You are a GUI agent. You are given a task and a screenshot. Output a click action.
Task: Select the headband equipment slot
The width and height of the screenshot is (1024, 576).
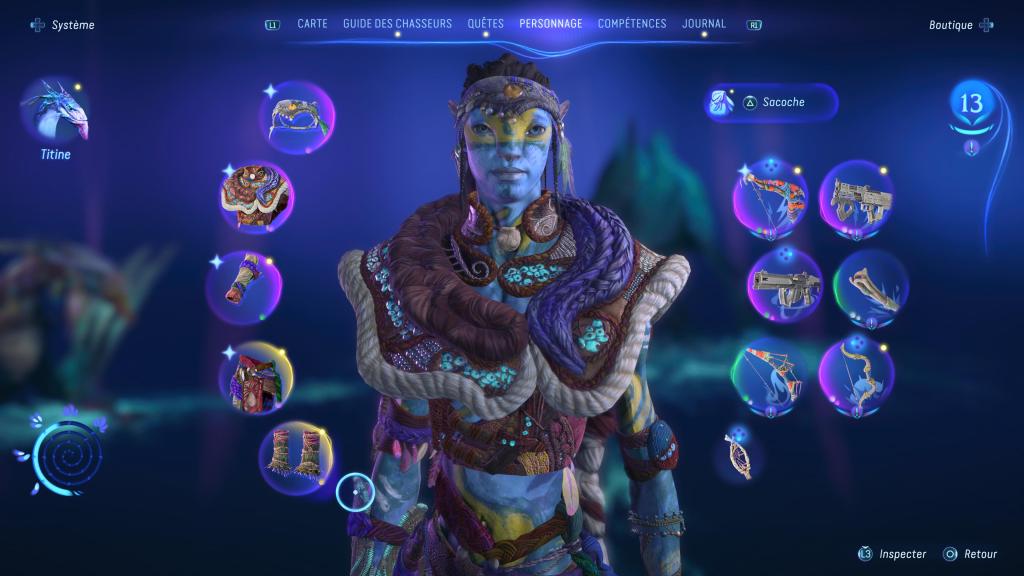(297, 117)
